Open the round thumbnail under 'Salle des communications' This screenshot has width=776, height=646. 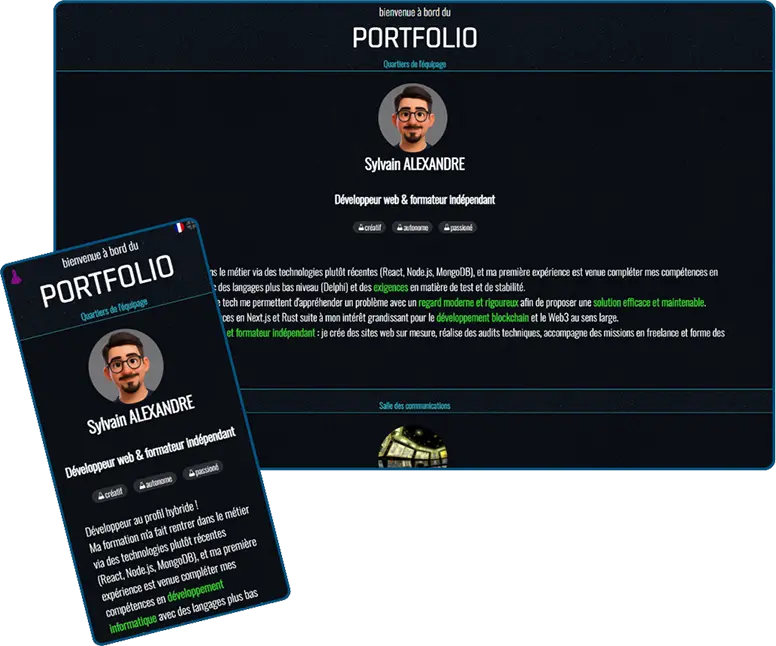413,446
